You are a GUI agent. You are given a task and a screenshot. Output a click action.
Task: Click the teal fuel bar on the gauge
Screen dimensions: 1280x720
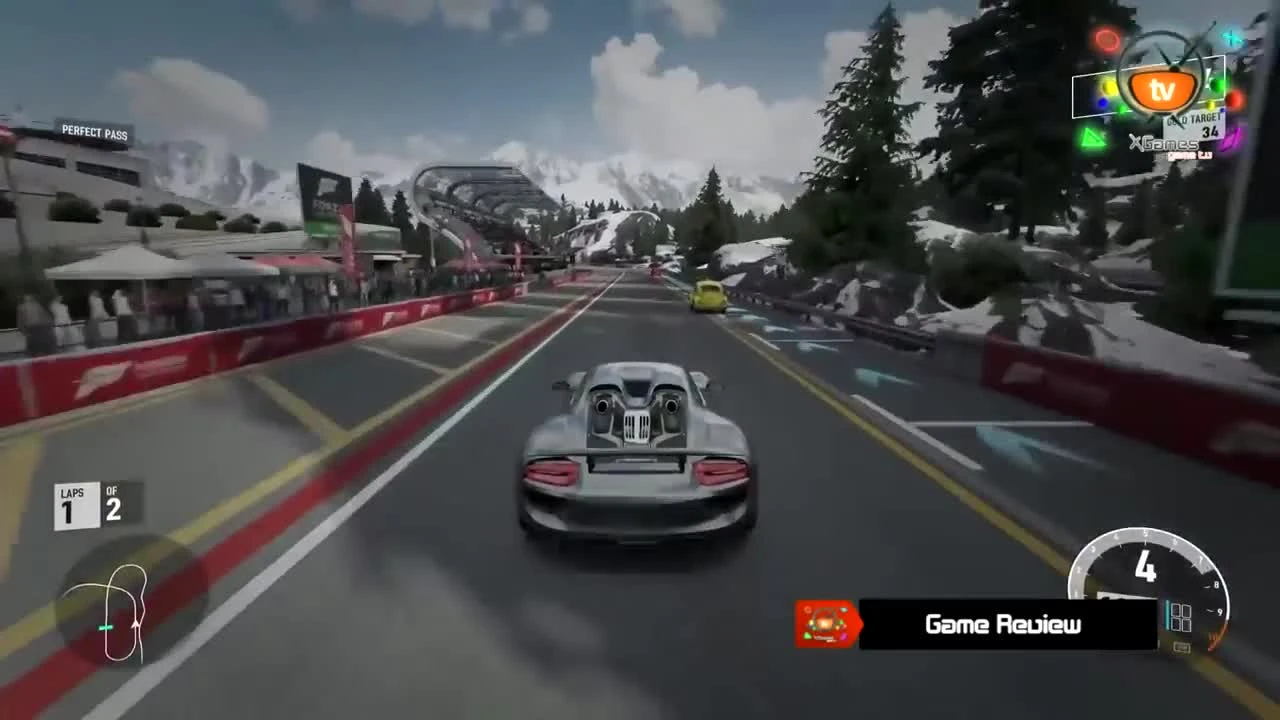pyautogui.click(x=1167, y=615)
